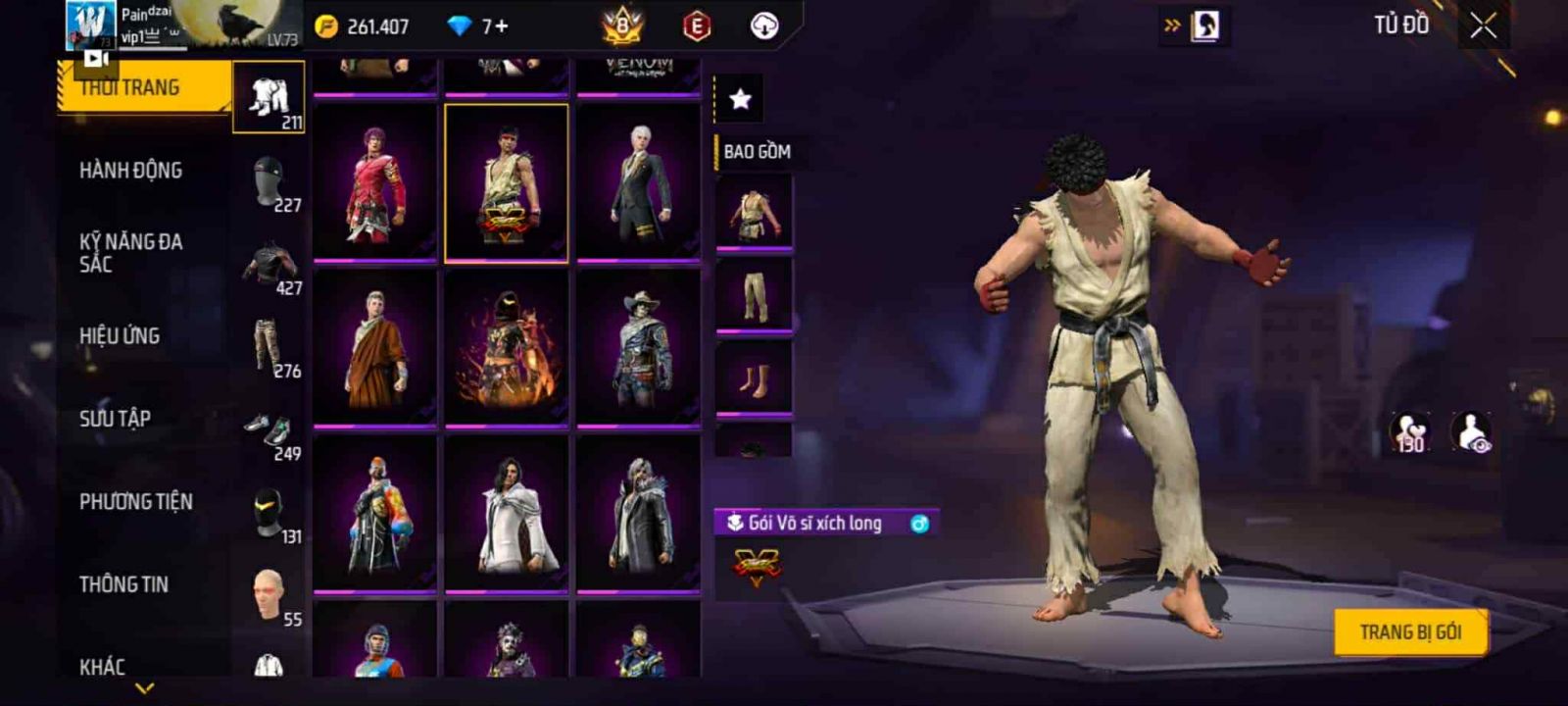Select the THỜI TRANG tab
This screenshot has width=1568, height=706.
pos(130,88)
